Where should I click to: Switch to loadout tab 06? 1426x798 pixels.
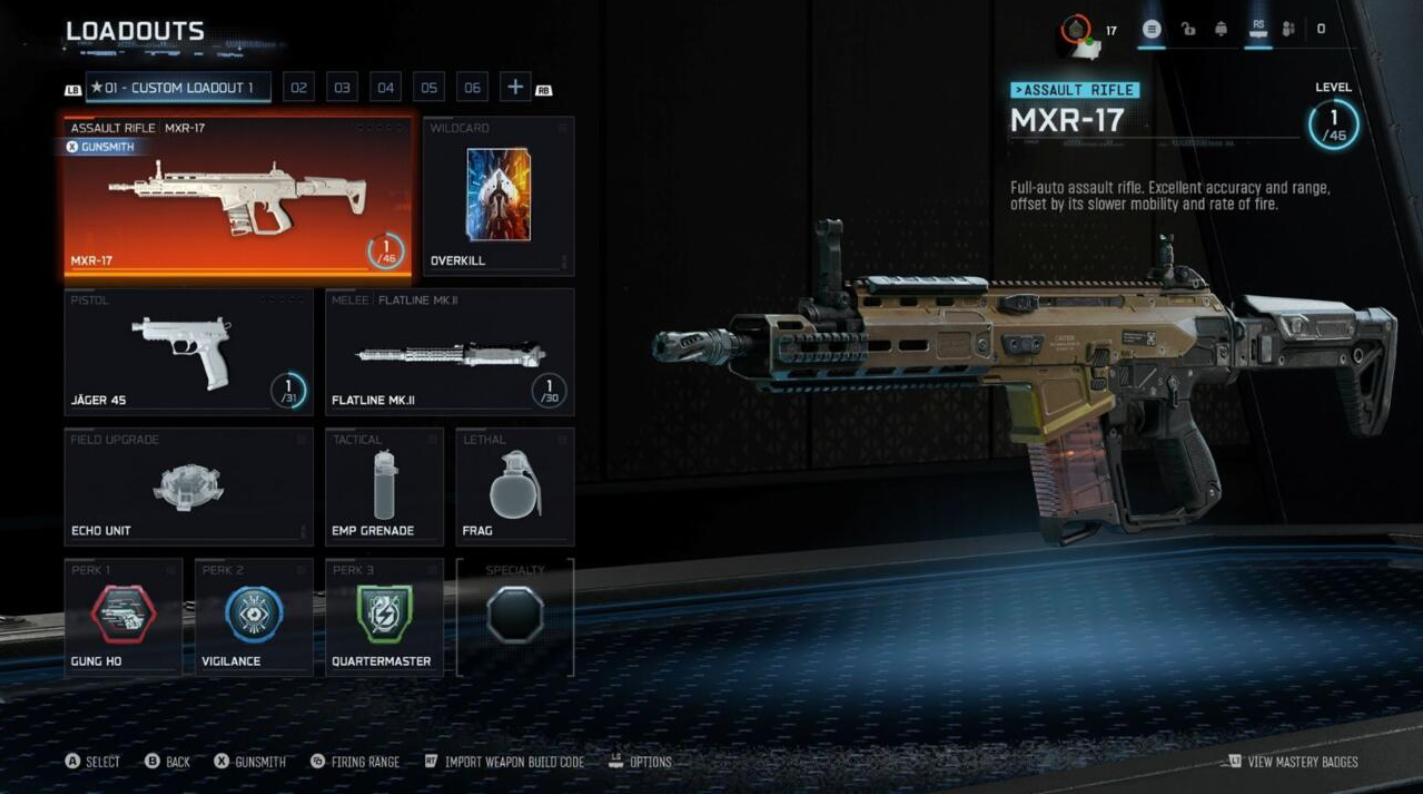[472, 88]
